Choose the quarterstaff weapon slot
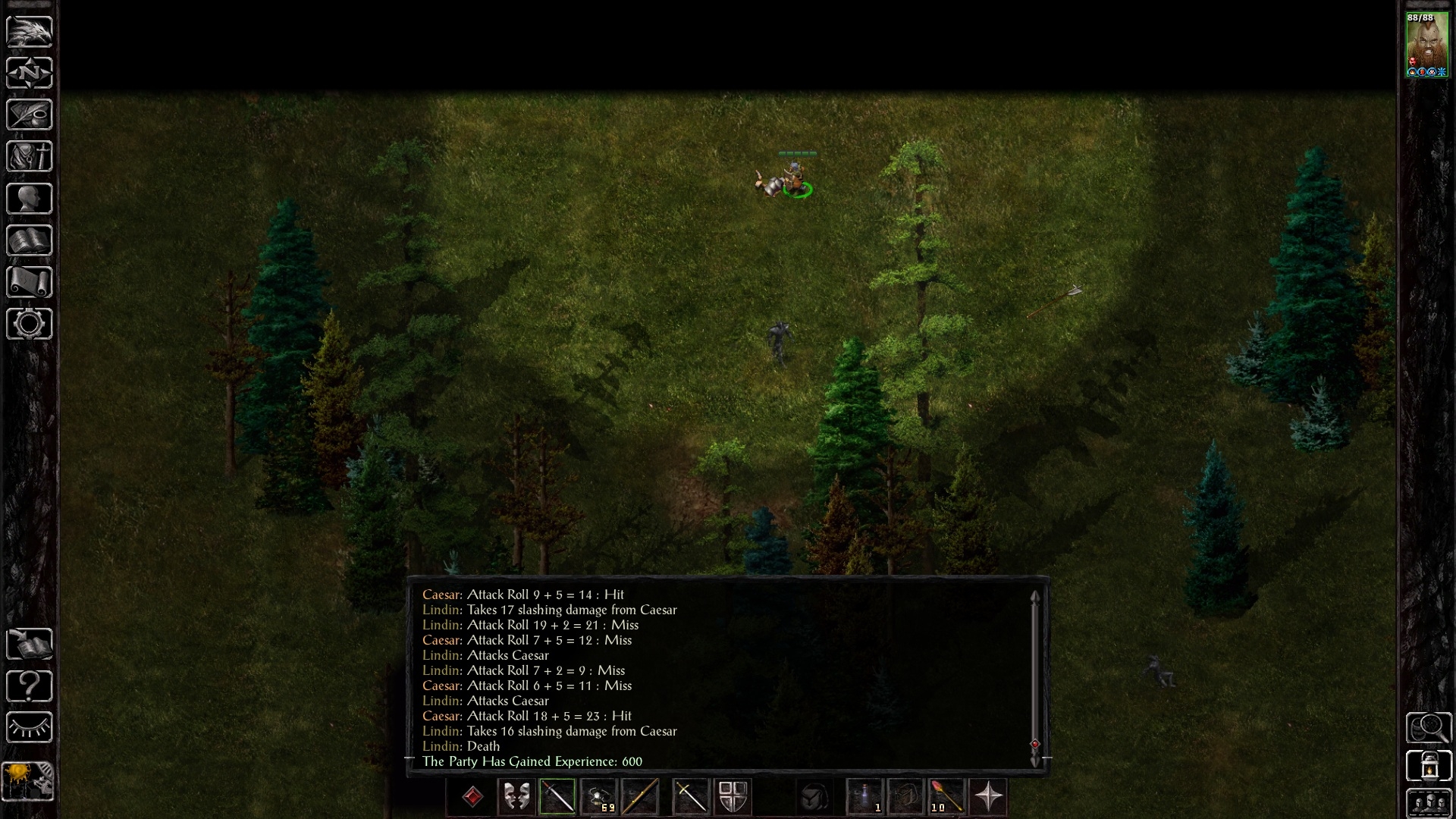This screenshot has height=819, width=1456. [639, 797]
